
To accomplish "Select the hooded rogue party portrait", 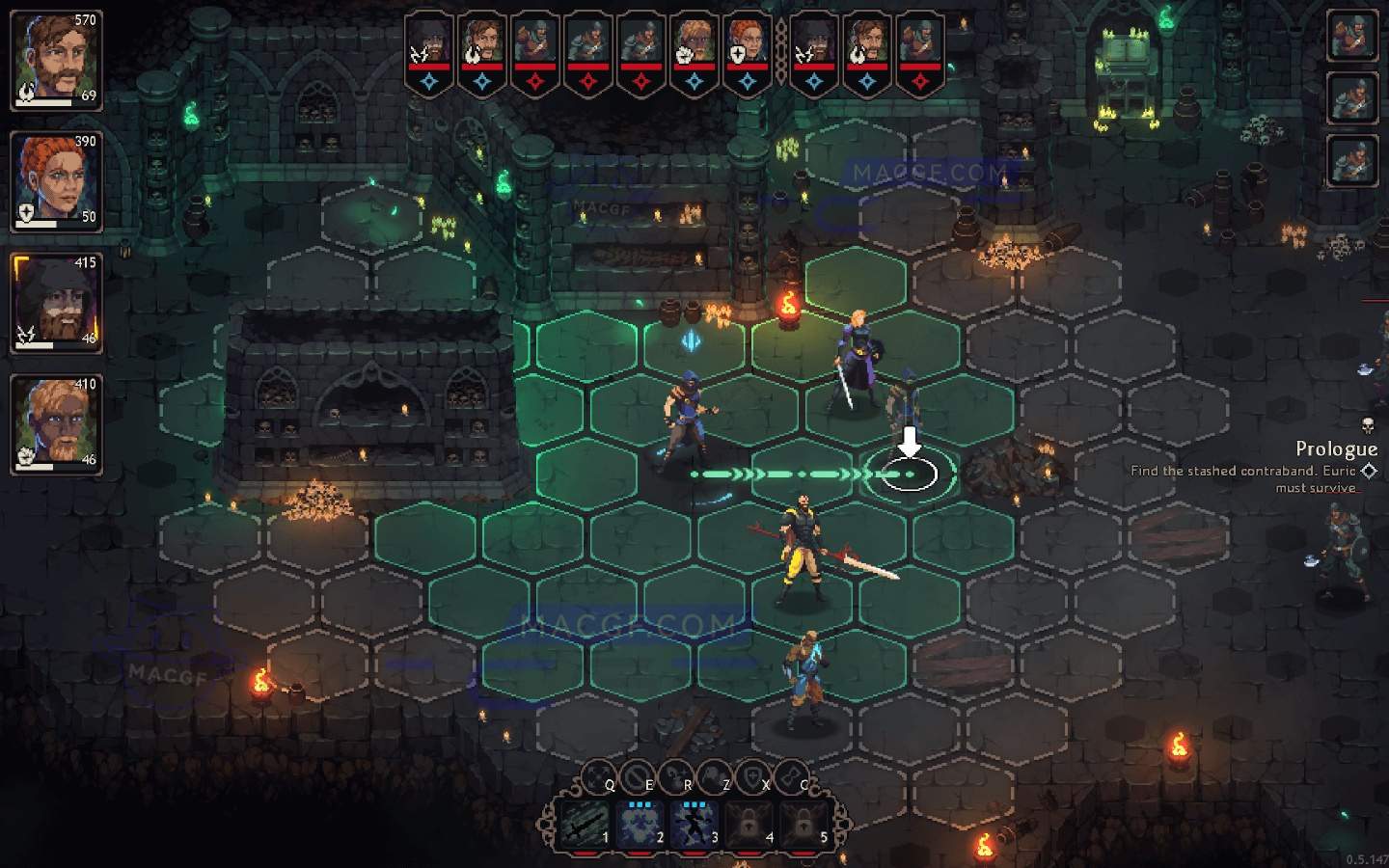I will tap(55, 302).
